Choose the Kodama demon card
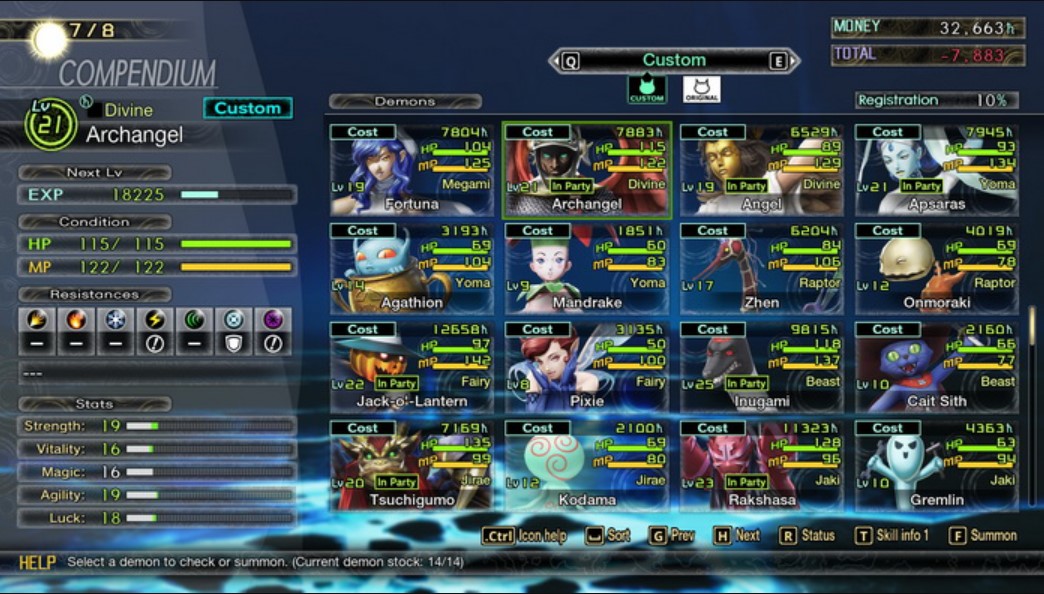1044x594 pixels. pos(587,465)
